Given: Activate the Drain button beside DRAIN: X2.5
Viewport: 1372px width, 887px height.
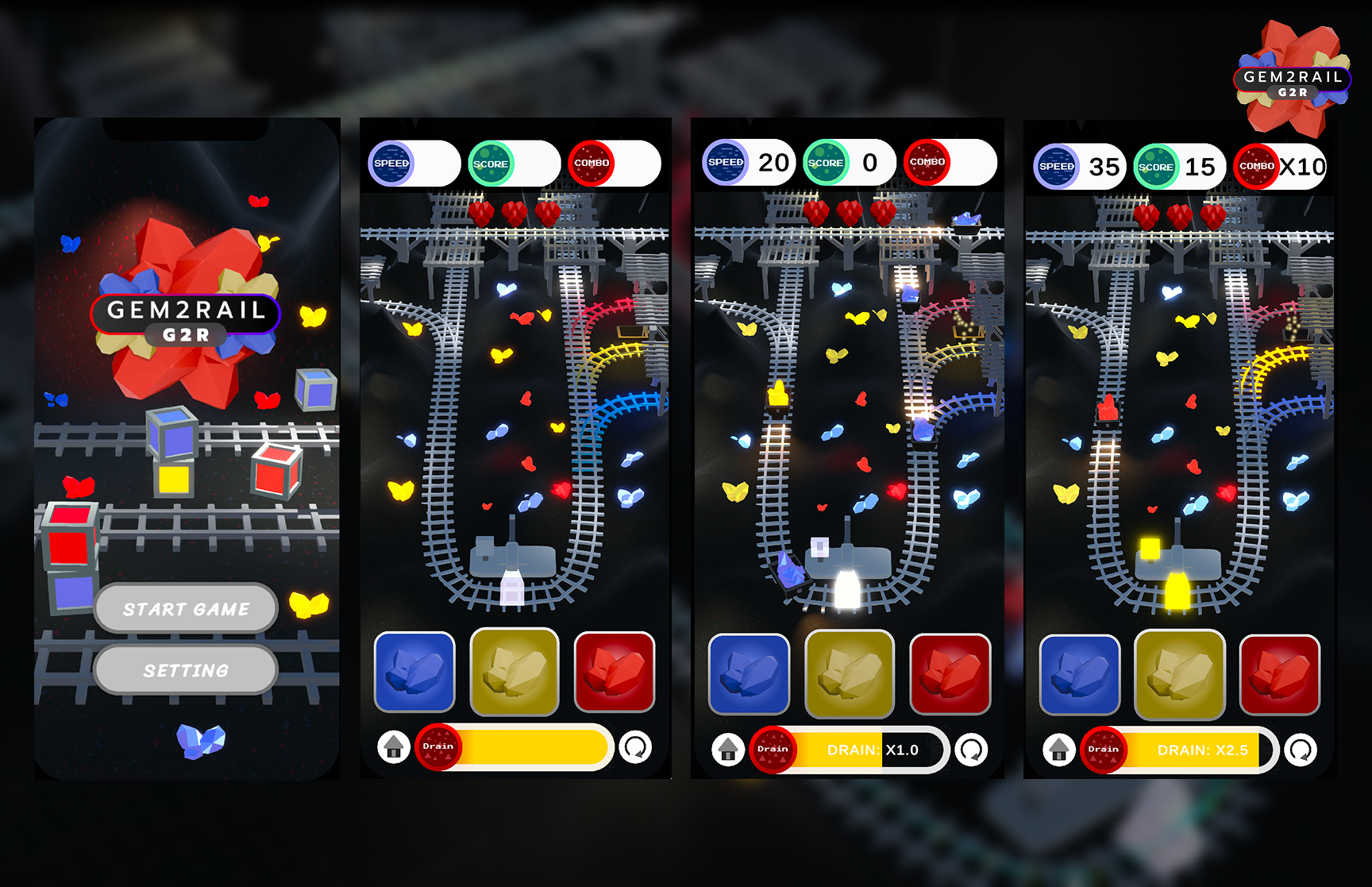Looking at the screenshot, I should pos(1104,750).
